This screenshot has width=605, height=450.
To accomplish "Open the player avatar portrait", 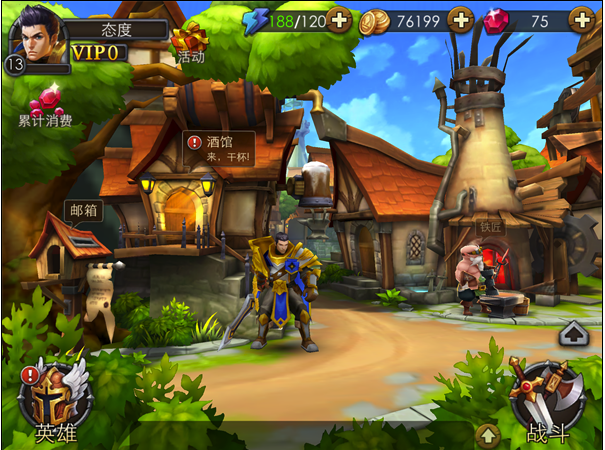I will click(x=35, y=39).
